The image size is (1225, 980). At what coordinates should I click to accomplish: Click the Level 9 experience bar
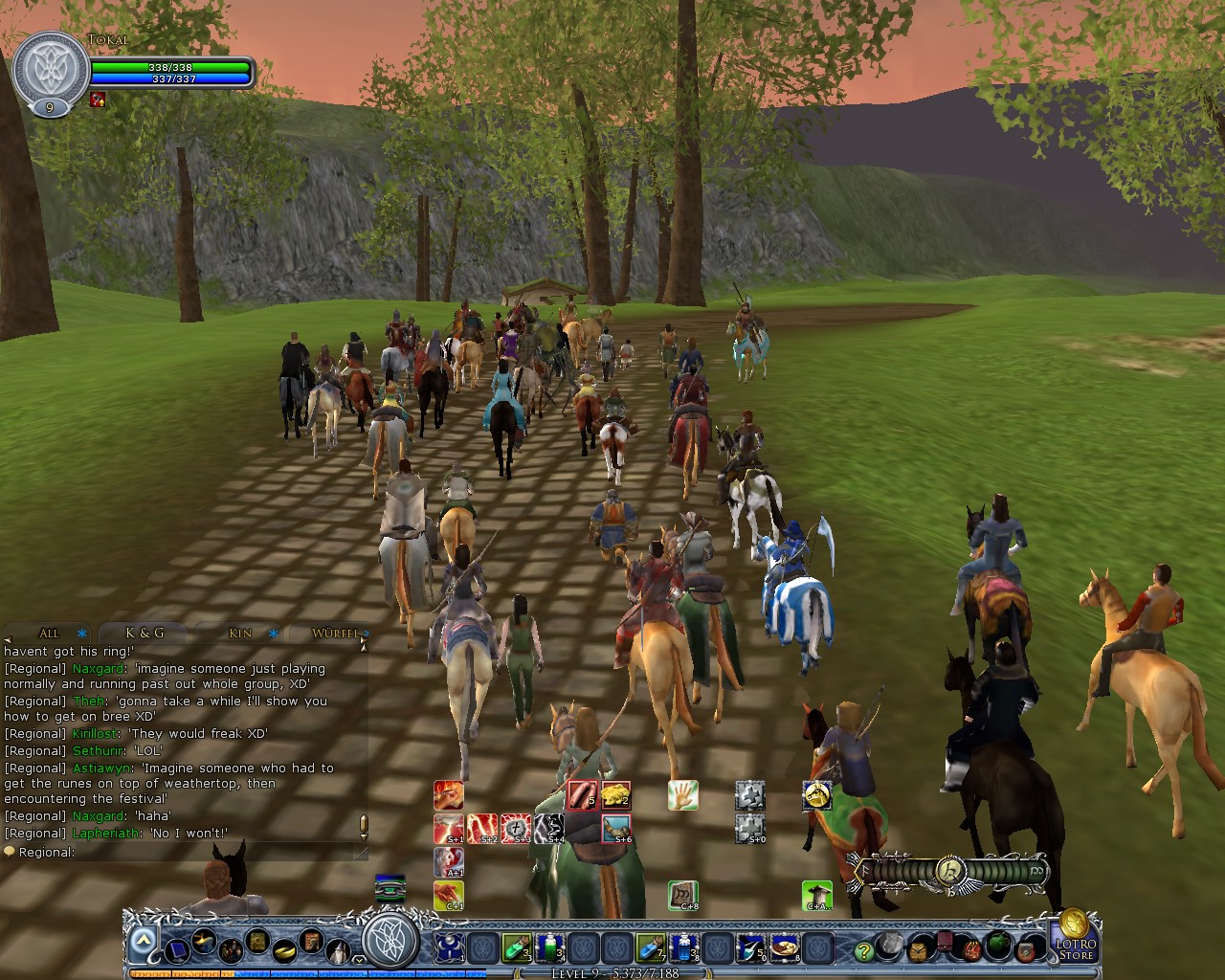click(612, 972)
